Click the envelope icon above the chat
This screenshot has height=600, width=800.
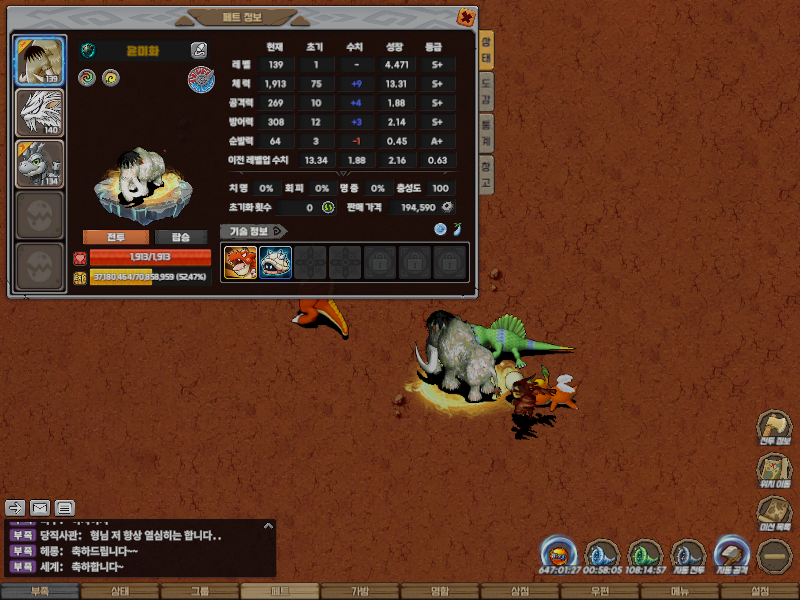tap(40, 507)
